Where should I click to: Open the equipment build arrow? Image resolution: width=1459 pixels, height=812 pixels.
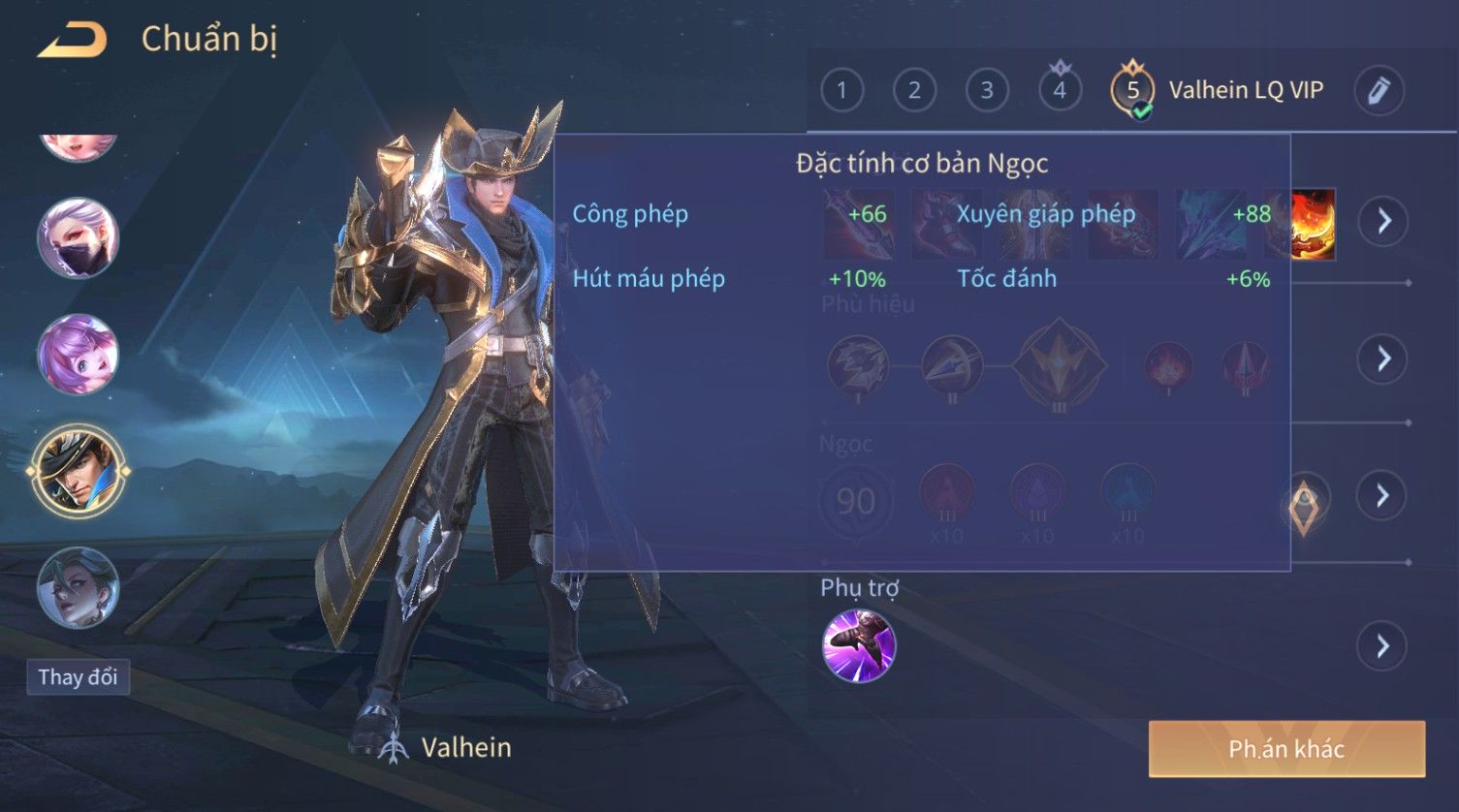click(x=1382, y=221)
